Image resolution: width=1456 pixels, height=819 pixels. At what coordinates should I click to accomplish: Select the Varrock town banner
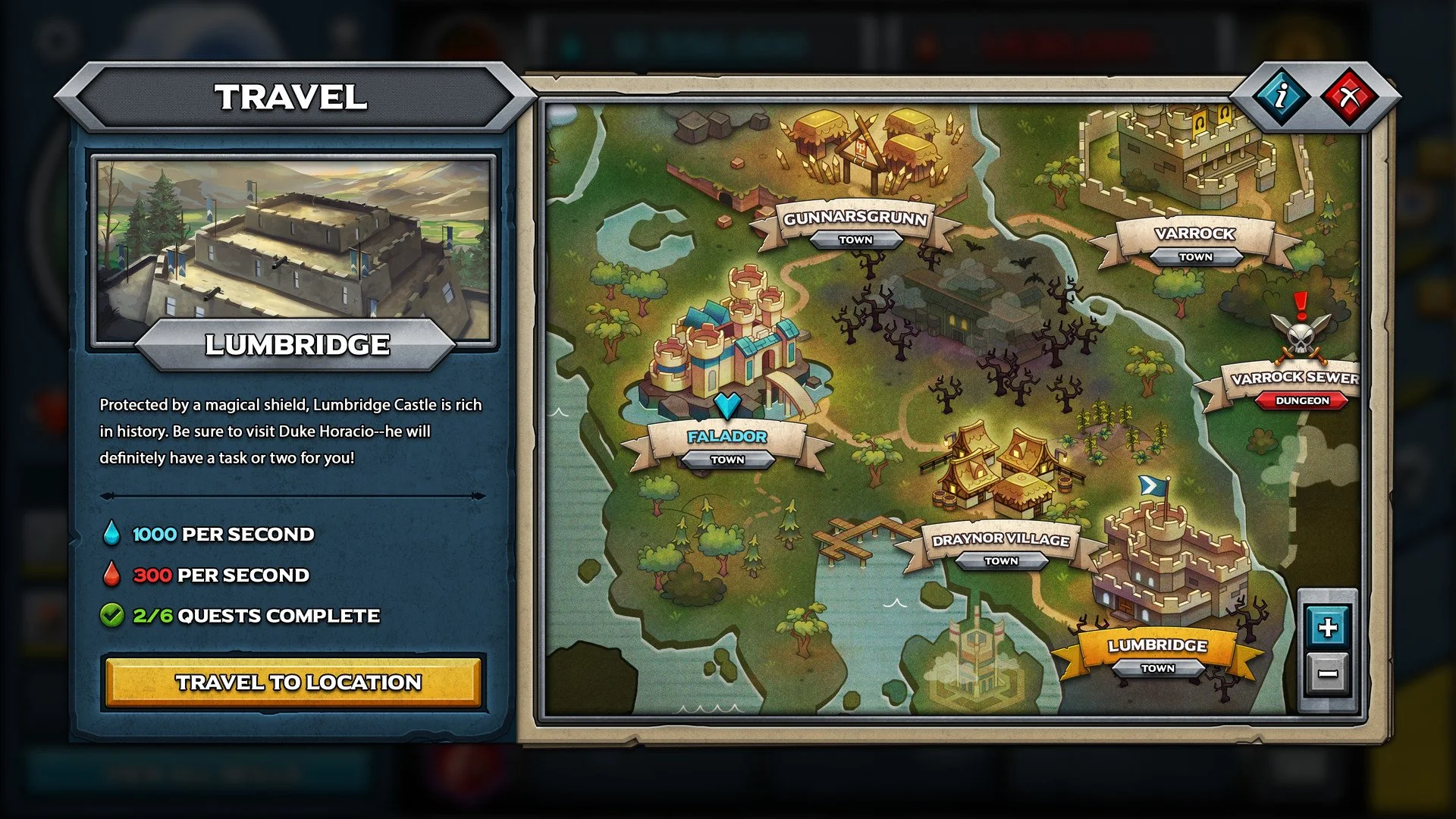(1195, 235)
